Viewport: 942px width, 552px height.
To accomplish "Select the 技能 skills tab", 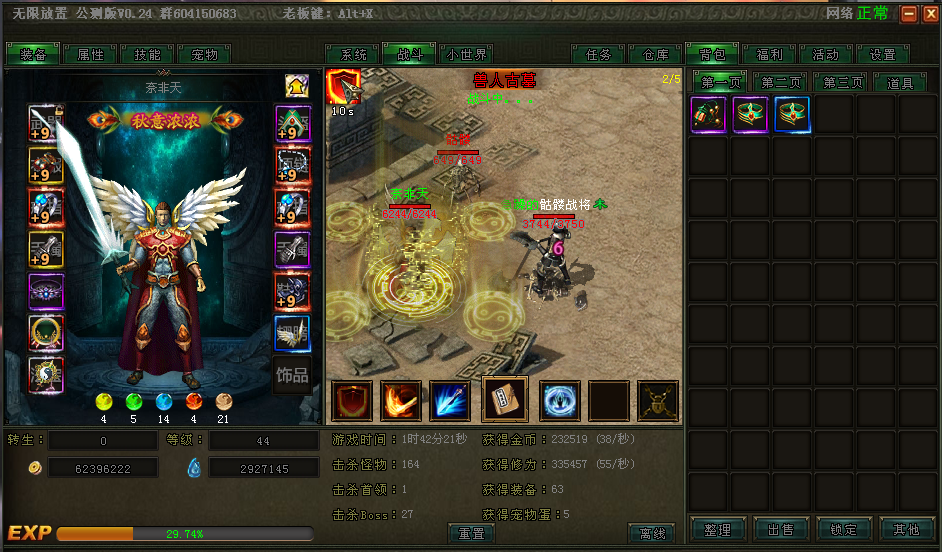I will click(147, 55).
